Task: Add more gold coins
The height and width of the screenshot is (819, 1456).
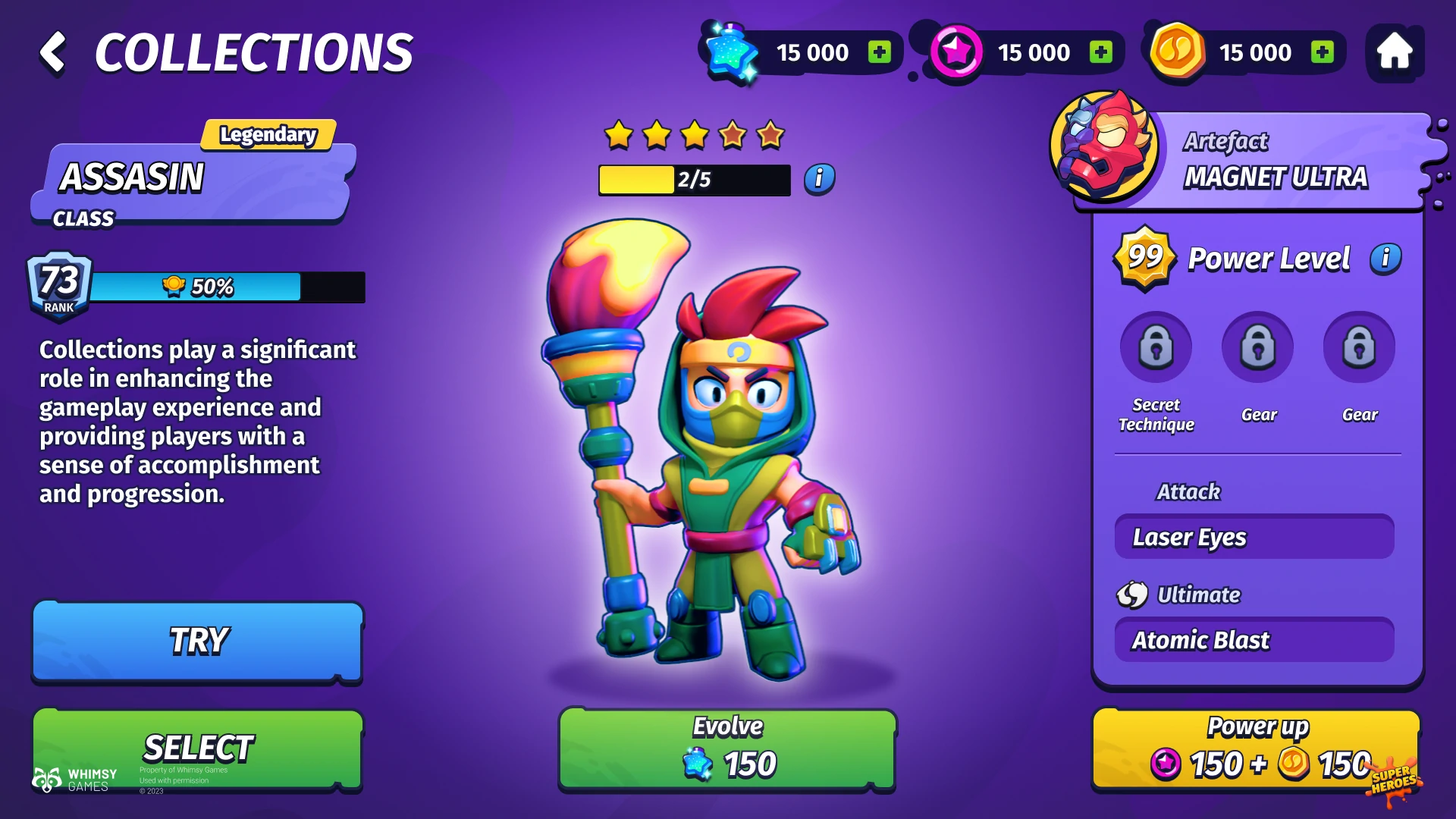Action: pyautogui.click(x=1322, y=52)
